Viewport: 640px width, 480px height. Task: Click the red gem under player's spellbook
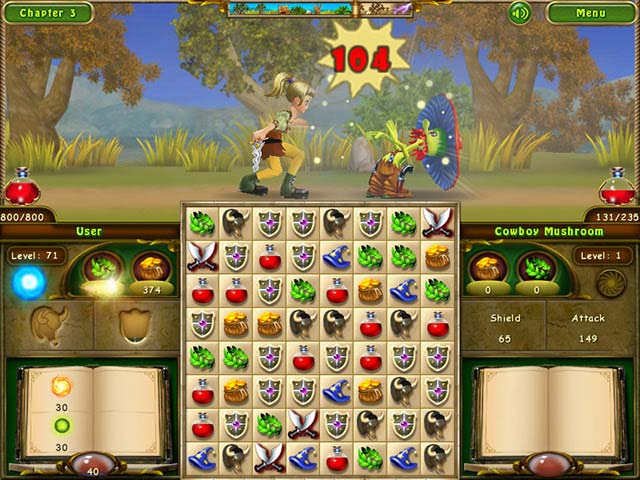(94, 465)
